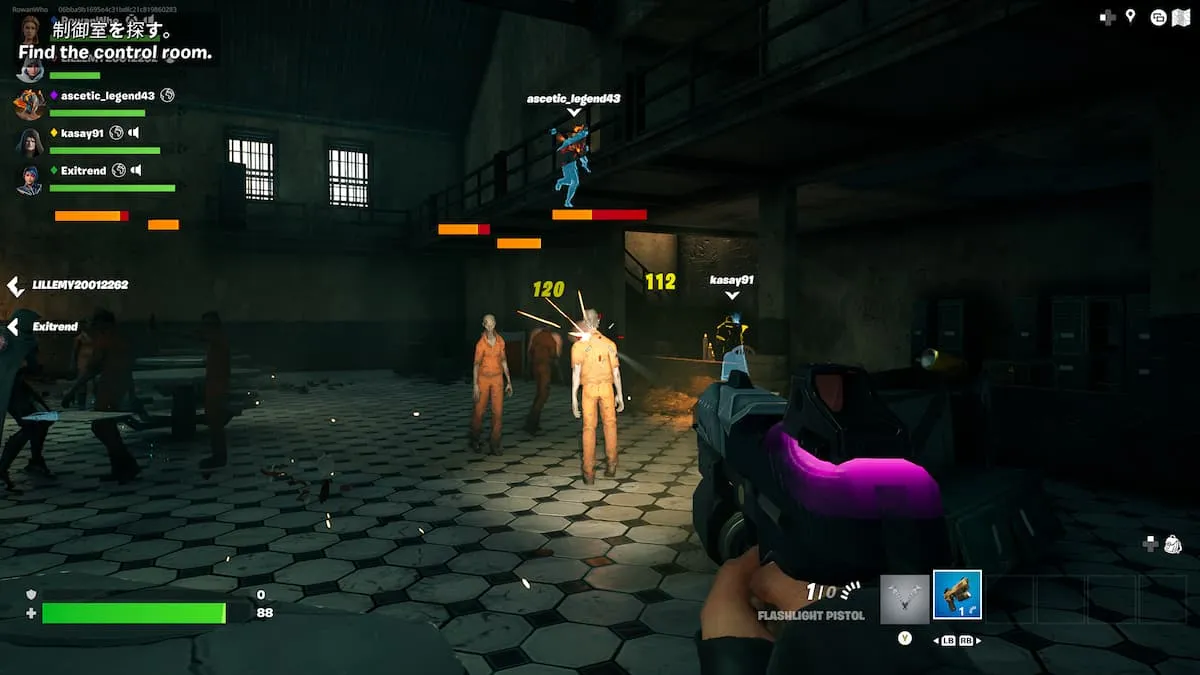Open the folded map icon
Image resolution: width=1200 pixels, height=675 pixels.
click(x=1183, y=16)
